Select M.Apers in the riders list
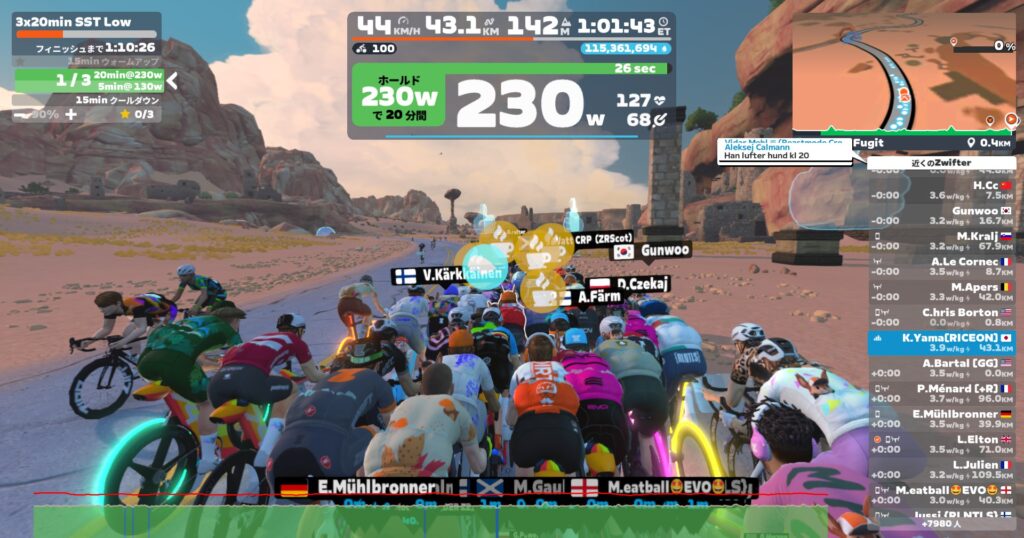 click(x=941, y=292)
